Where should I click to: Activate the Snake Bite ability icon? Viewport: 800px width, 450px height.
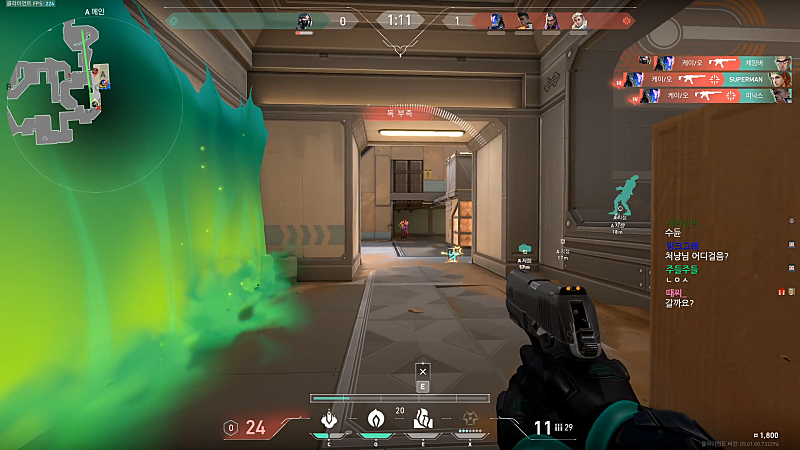327,418
